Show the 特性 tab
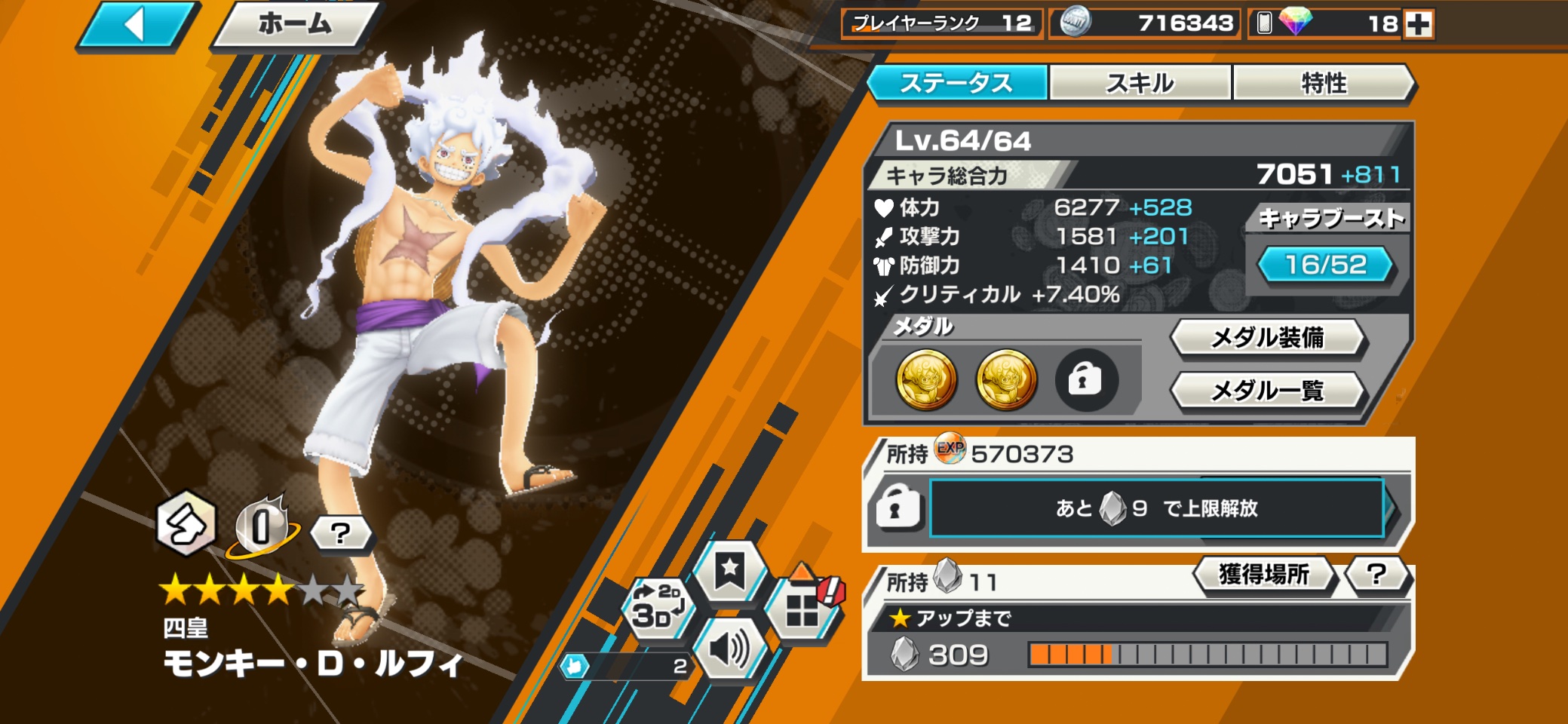The height and width of the screenshot is (724, 1568). pyautogui.click(x=1324, y=82)
